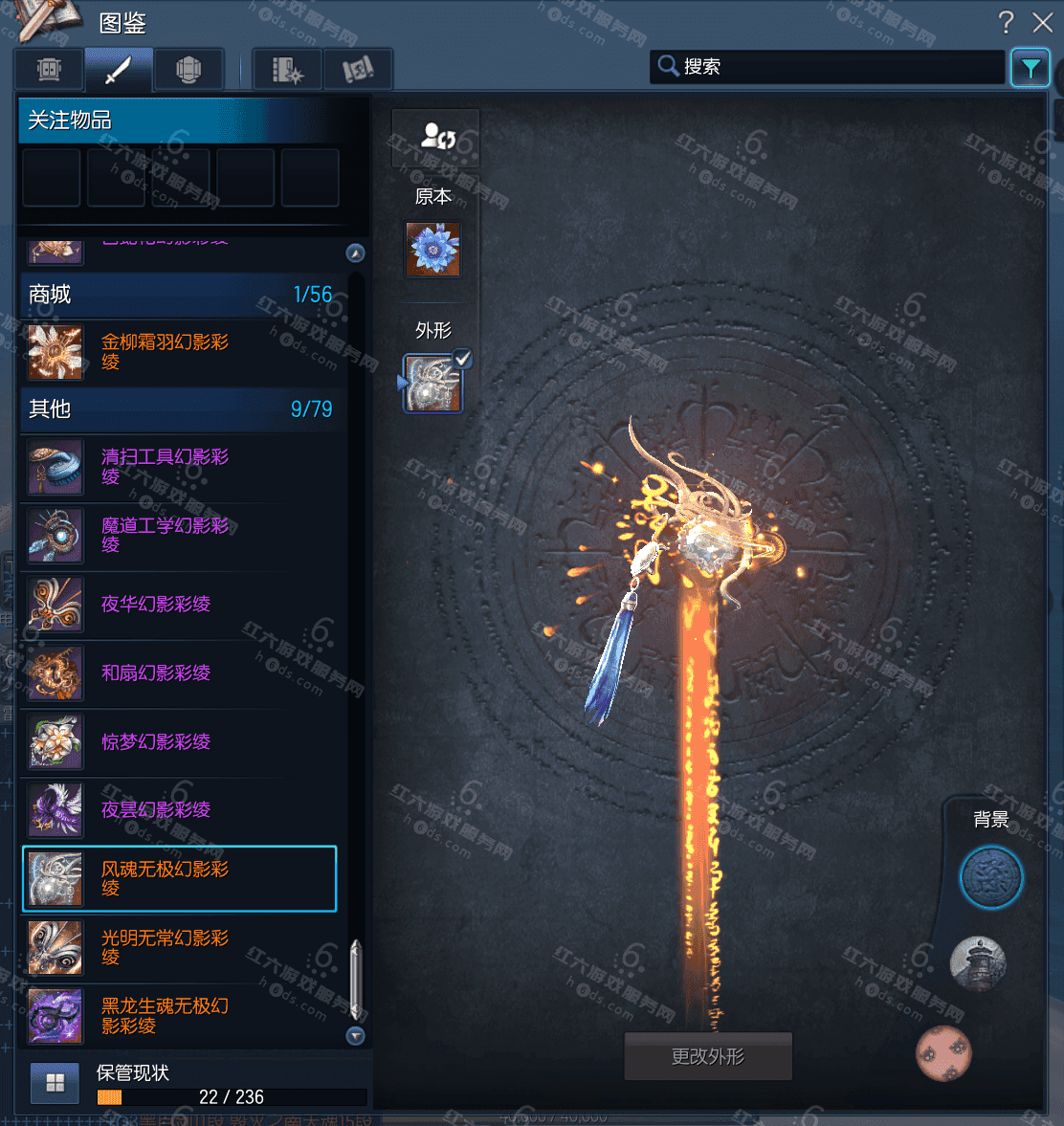Select the blue flower 原本 item slot
Screen dimensions: 1064x1126
433,250
